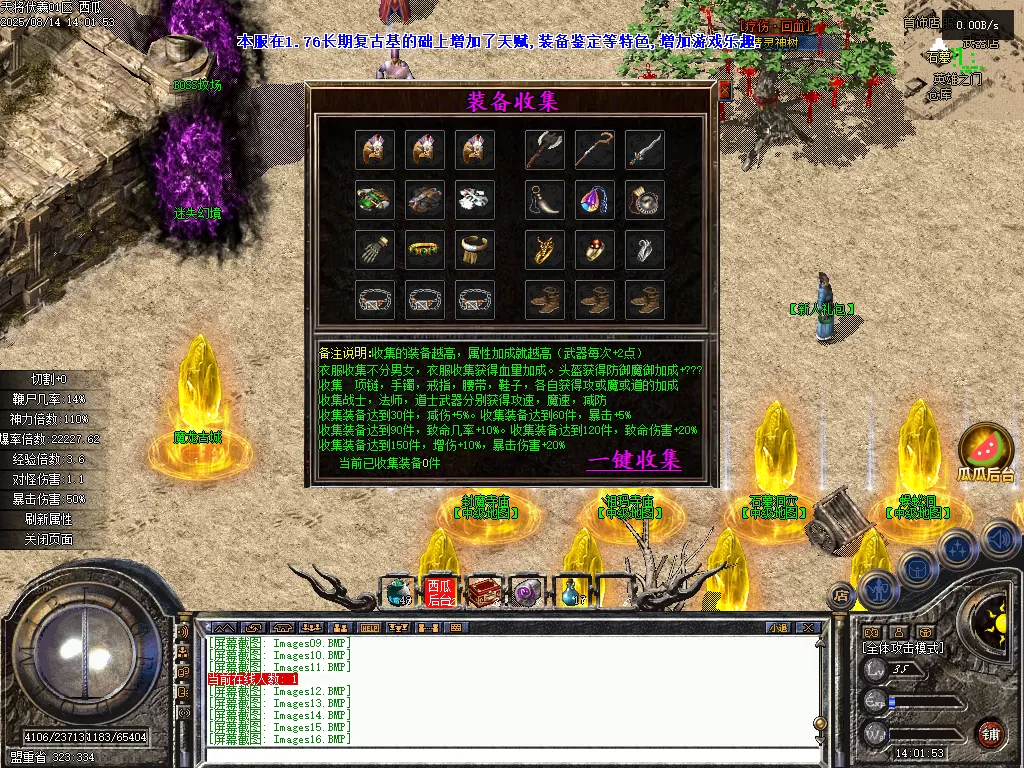Use the purple swirl scroll hotbar item
This screenshot has width=1024, height=768.
(x=527, y=592)
